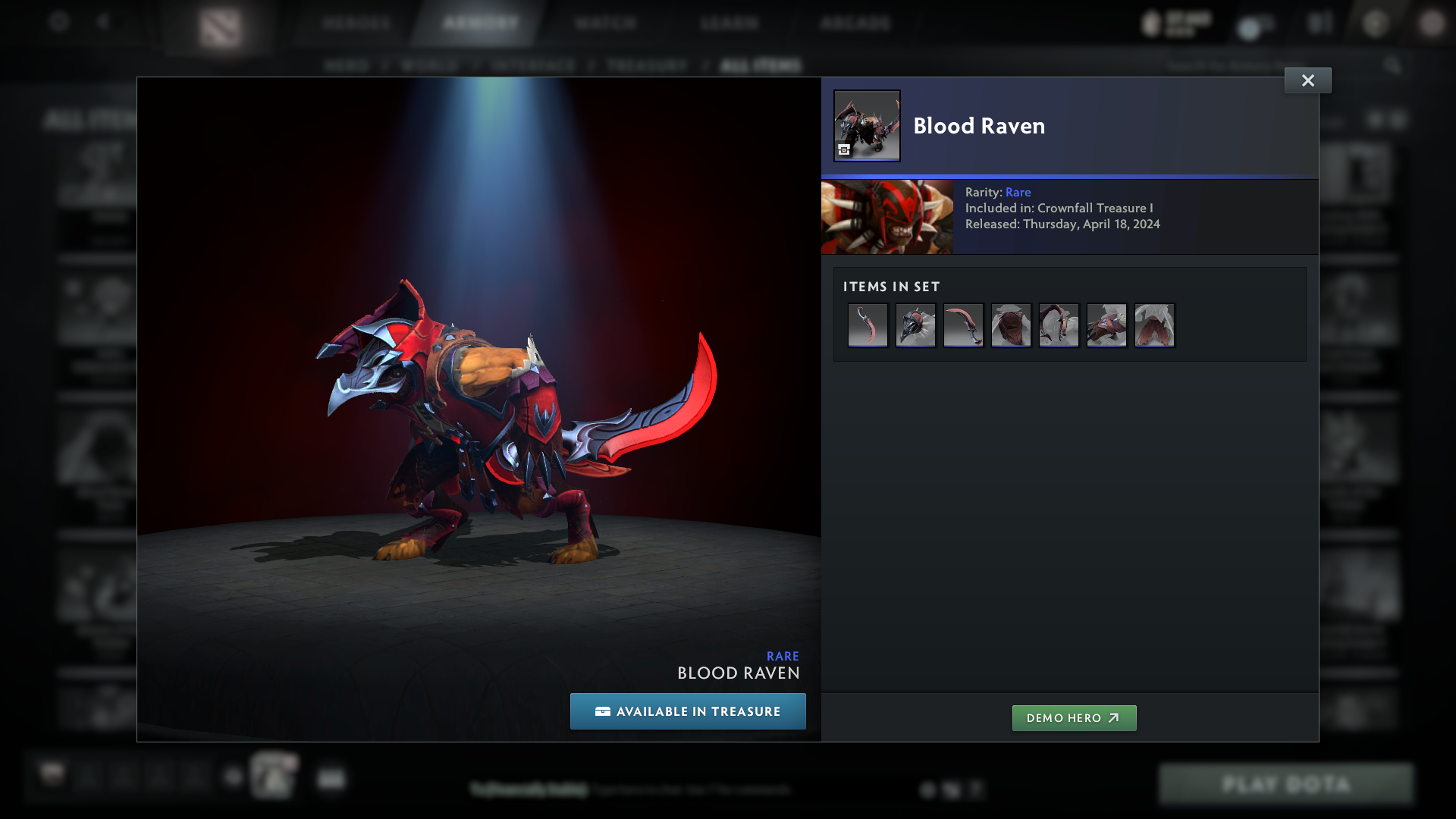
Task: View the off-hand dagger icon in Items in Set
Action: [963, 325]
